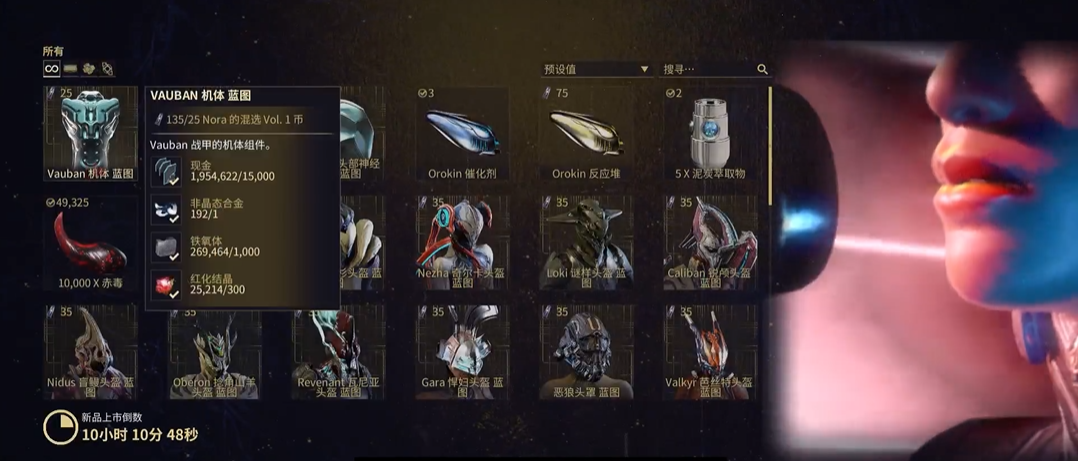Image resolution: width=1078 pixels, height=461 pixels.
Task: Choose the Oberon helmet blueprint
Action: 214,351
